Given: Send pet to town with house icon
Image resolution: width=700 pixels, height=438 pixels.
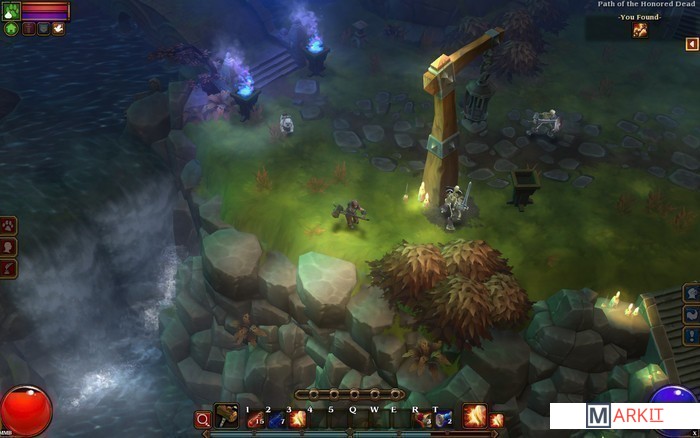Looking at the screenshot, I should click(x=11, y=29).
